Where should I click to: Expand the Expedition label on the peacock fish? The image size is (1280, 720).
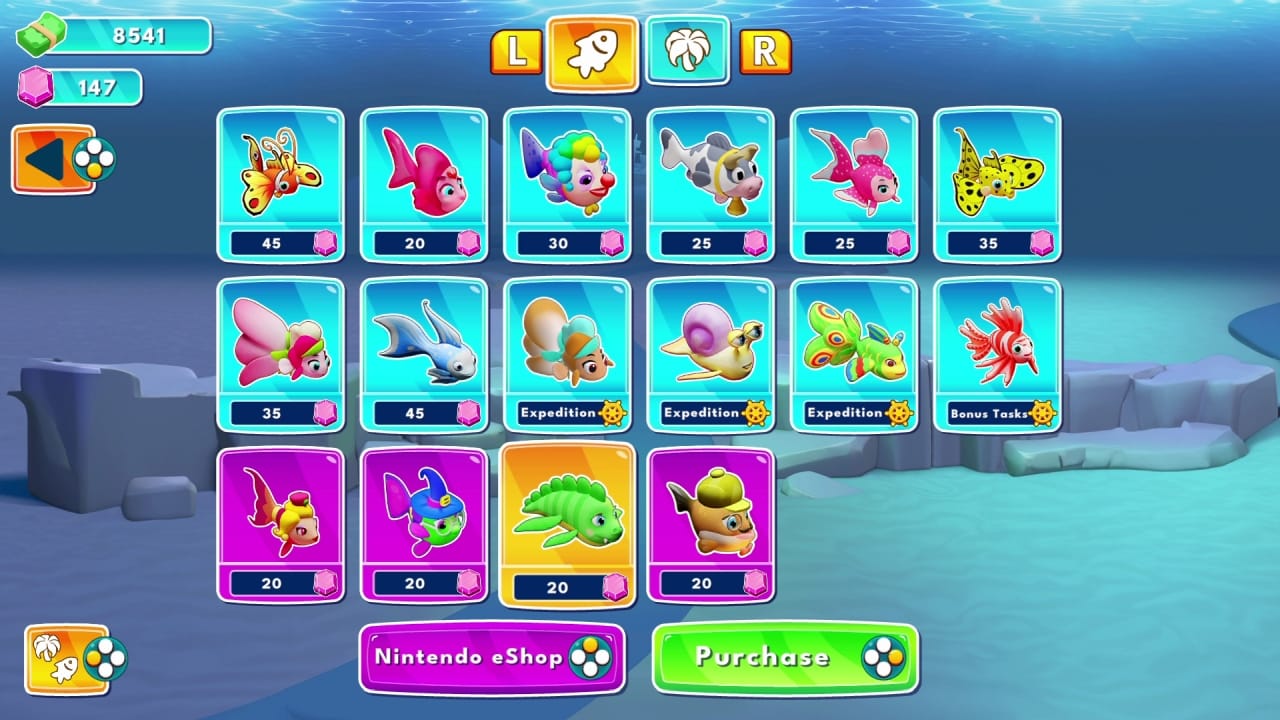pos(853,411)
